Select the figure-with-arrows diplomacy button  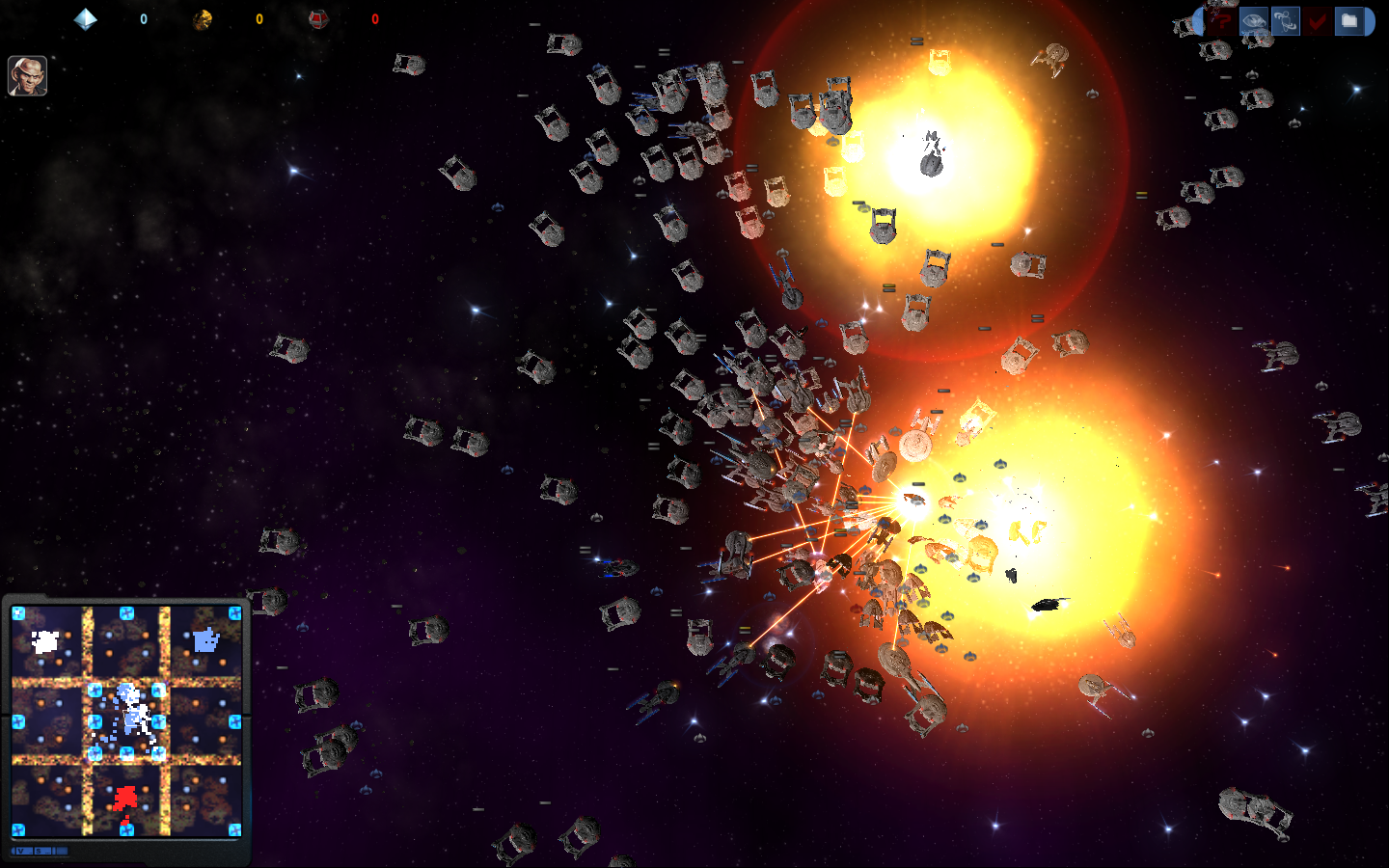click(x=1285, y=20)
